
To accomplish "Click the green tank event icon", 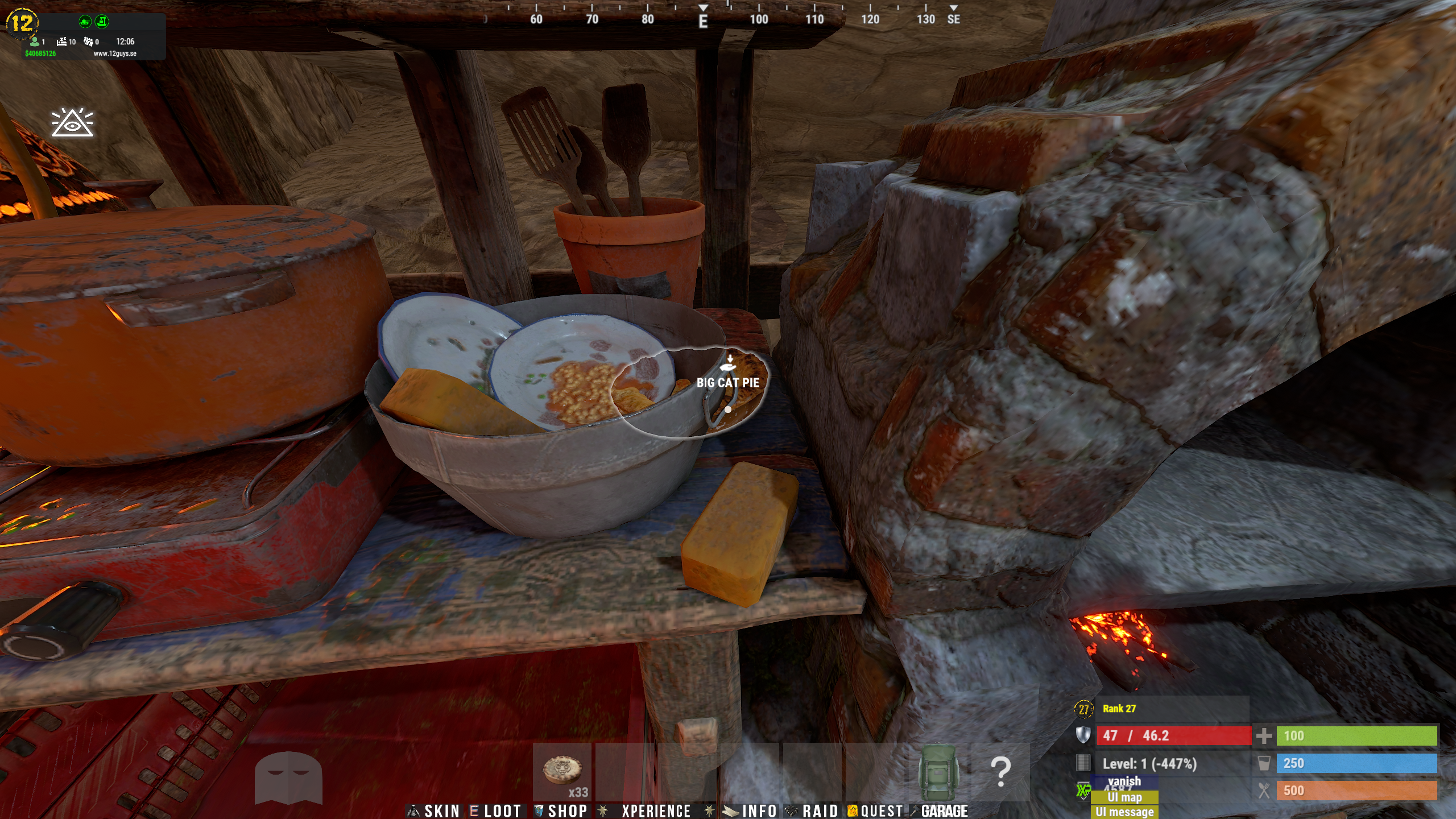I will tap(85, 22).
